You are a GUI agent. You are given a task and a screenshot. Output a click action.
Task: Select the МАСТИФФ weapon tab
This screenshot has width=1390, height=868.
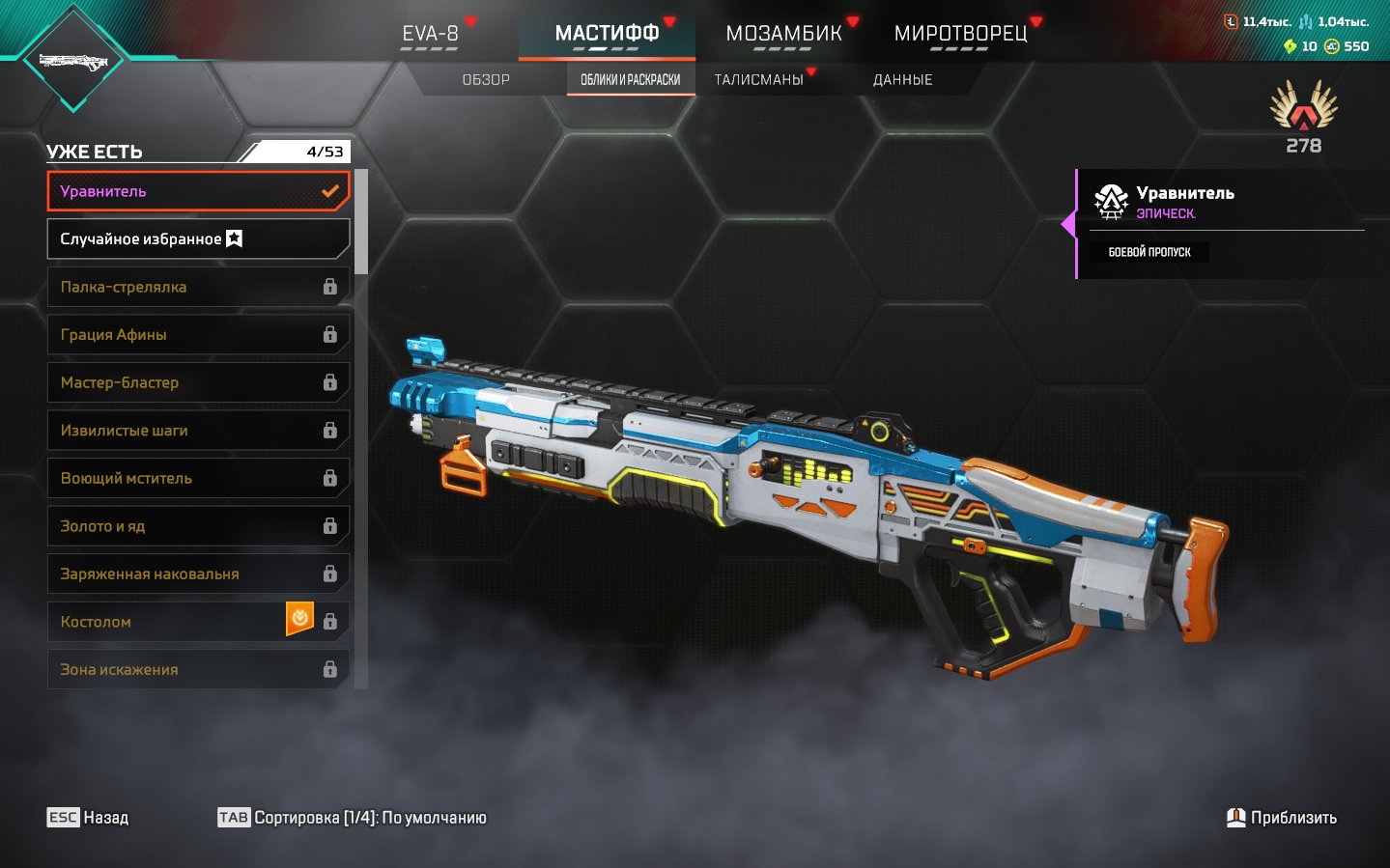(x=607, y=34)
